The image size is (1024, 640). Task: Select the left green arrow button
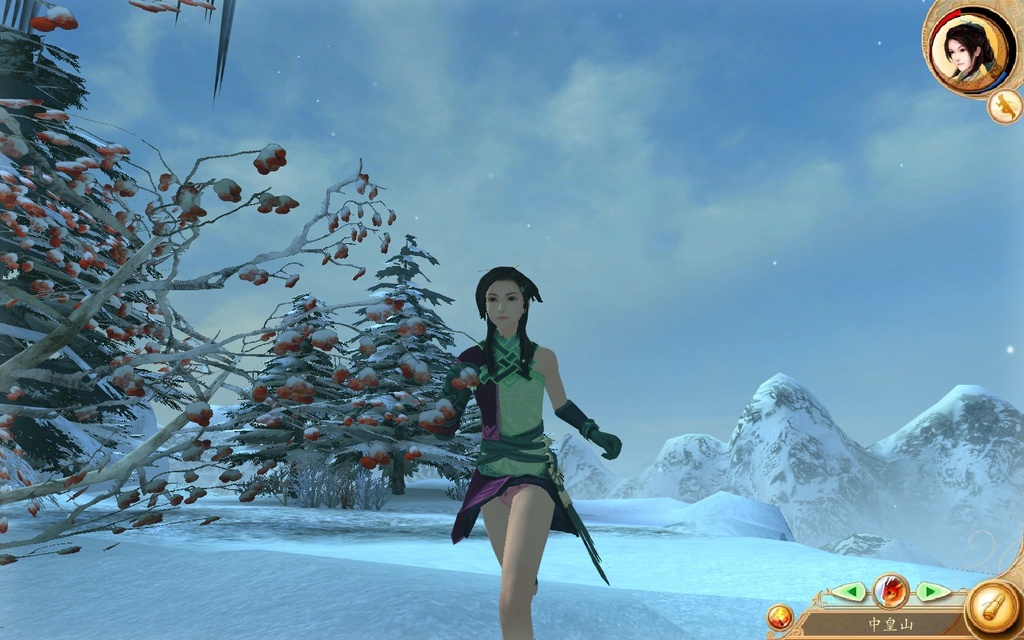tap(849, 591)
